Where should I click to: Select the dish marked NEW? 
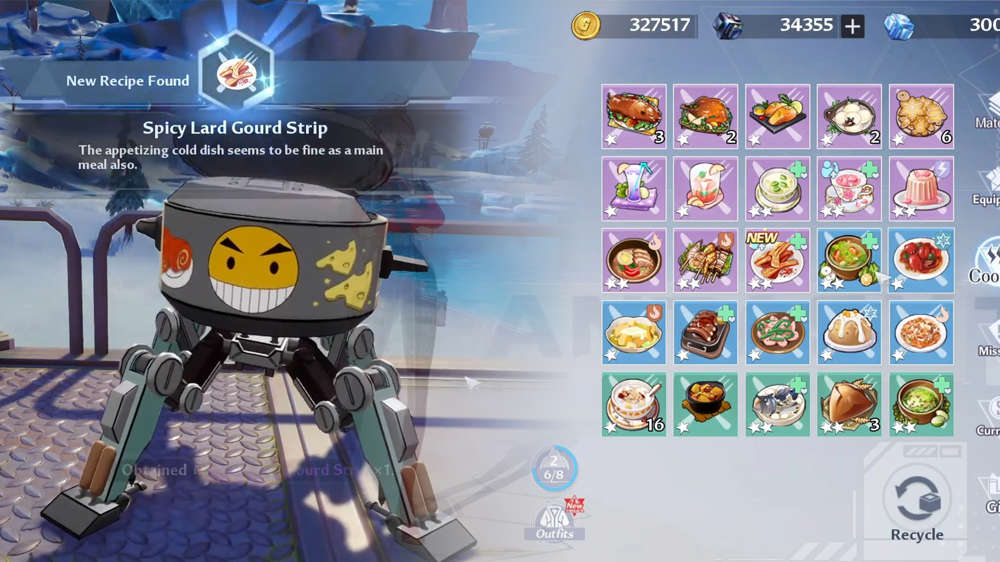point(778,260)
